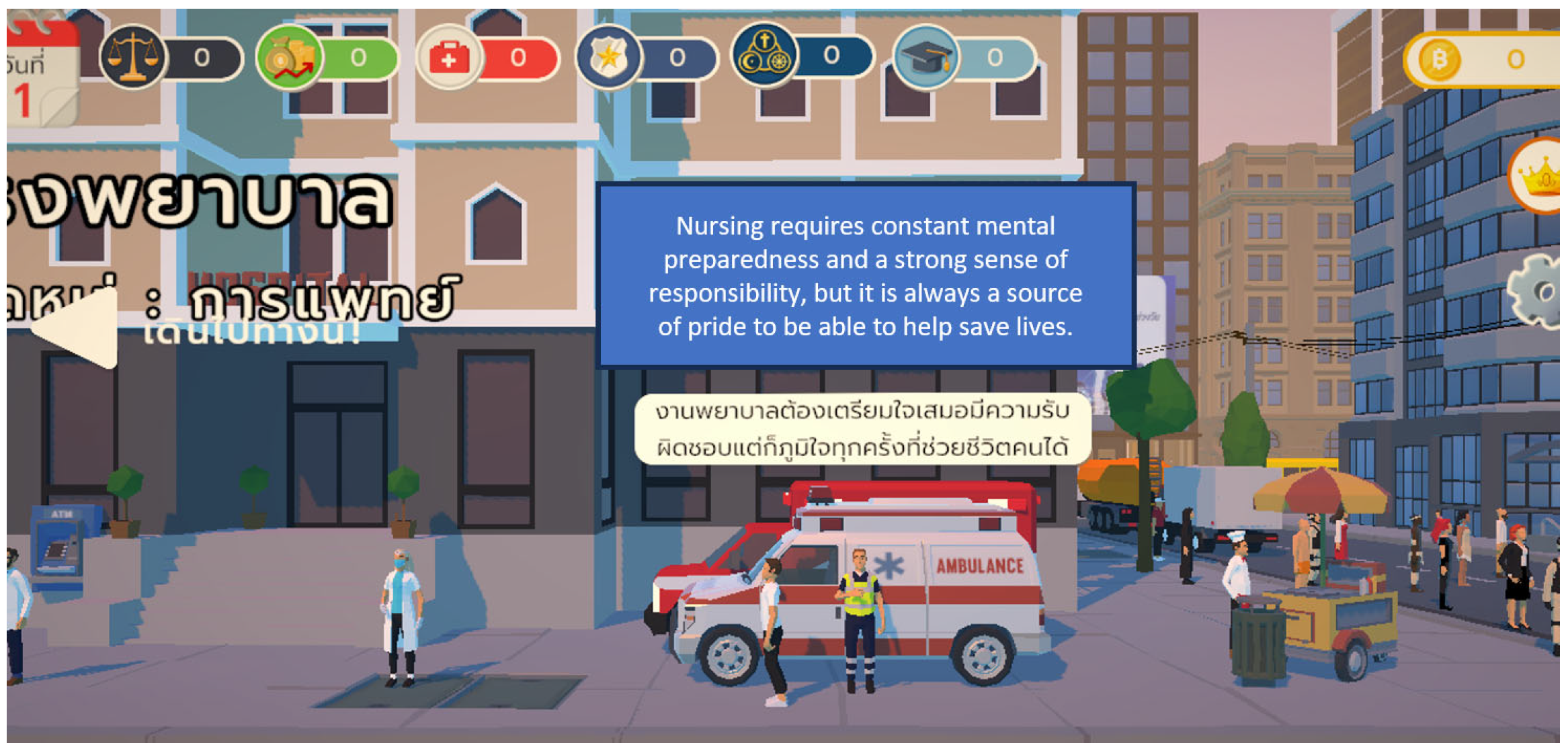Image resolution: width=1568 pixels, height=753 pixels.
Task: Select the red first-aid kit health icon
Action: [x=450, y=58]
